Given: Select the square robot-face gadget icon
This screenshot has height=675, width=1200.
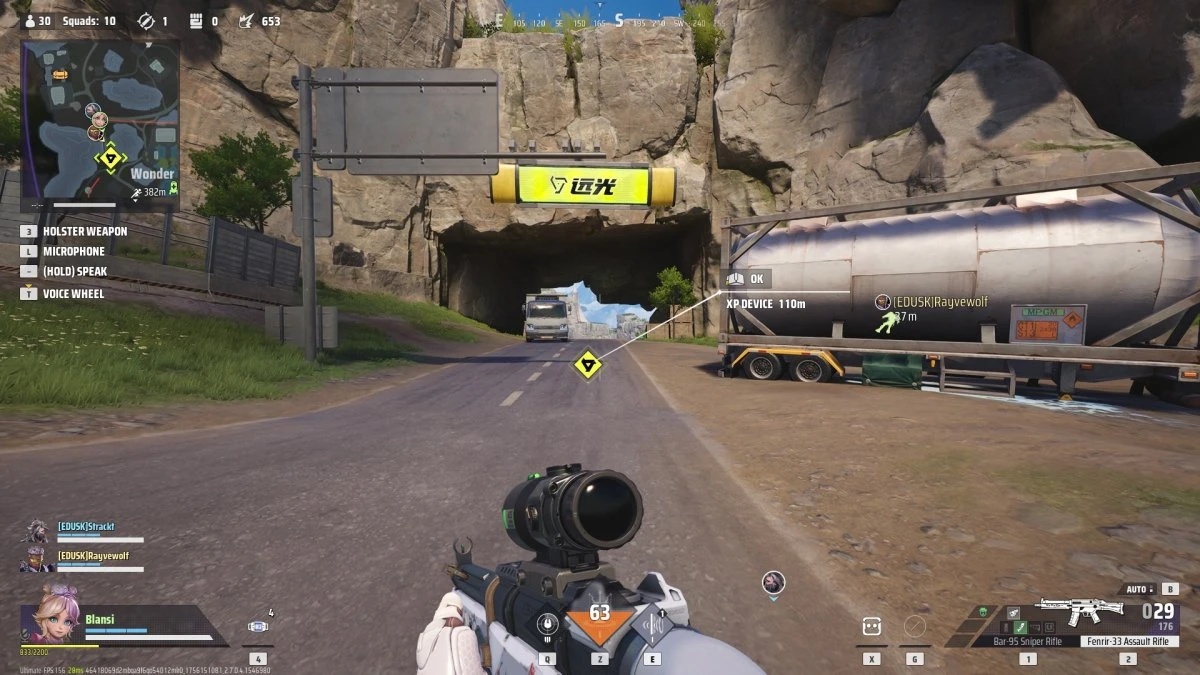Looking at the screenshot, I should point(872,627).
